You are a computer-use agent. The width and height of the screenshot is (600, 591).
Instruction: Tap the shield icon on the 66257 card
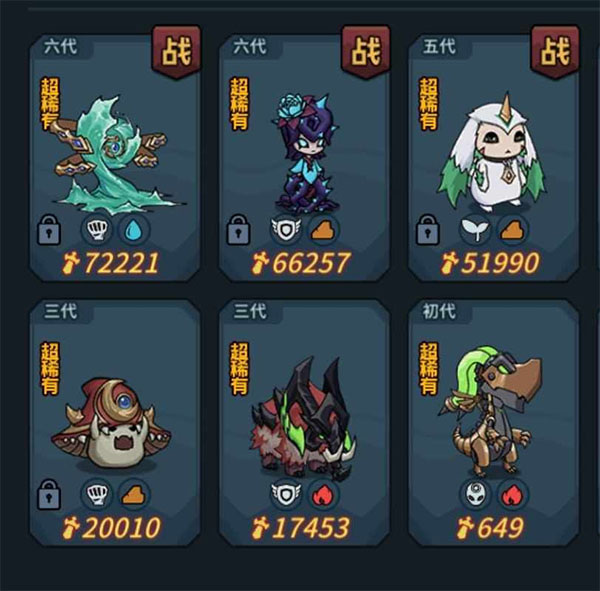(x=285, y=231)
